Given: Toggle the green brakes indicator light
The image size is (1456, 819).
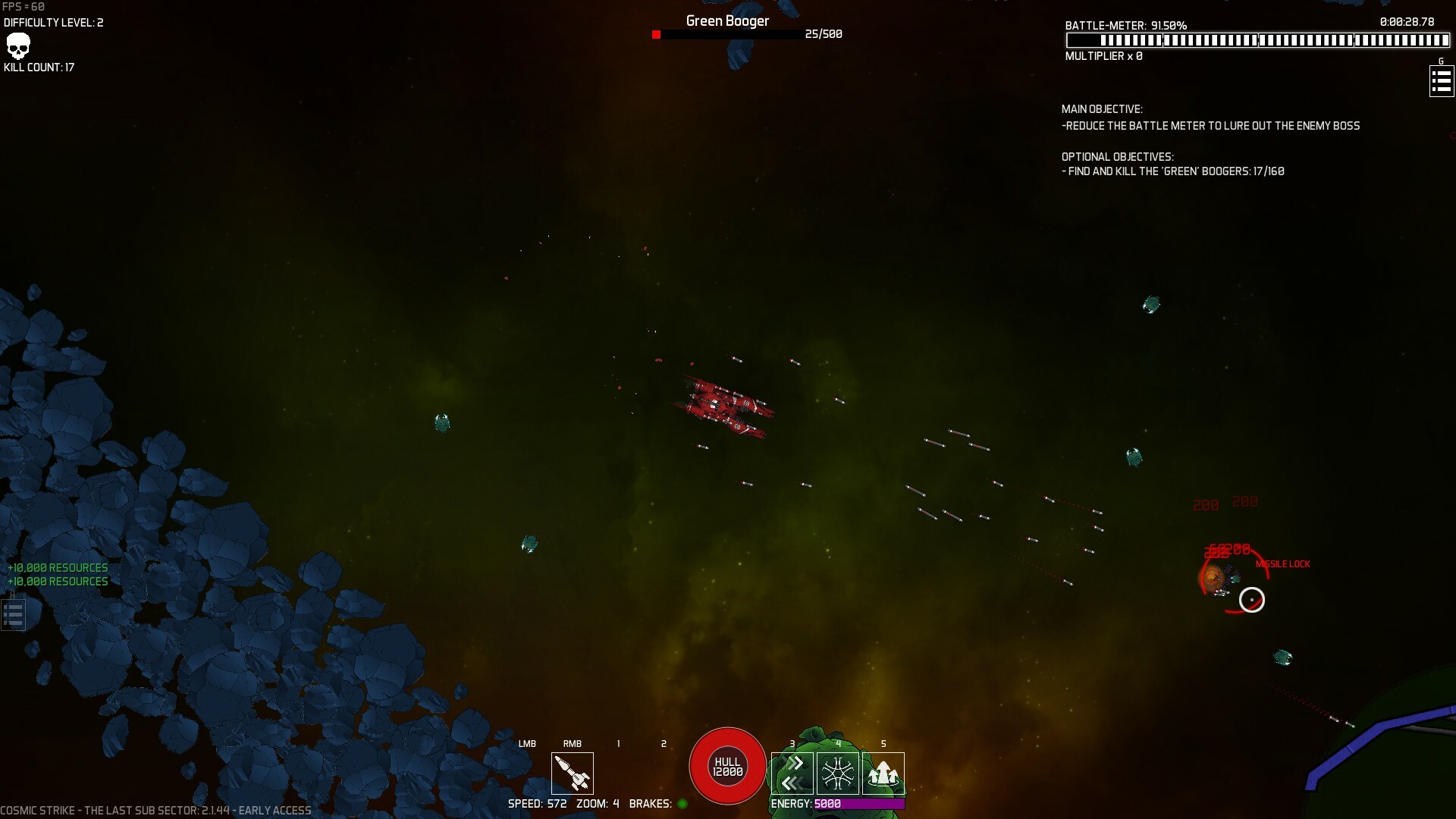Looking at the screenshot, I should pyautogui.click(x=682, y=804).
